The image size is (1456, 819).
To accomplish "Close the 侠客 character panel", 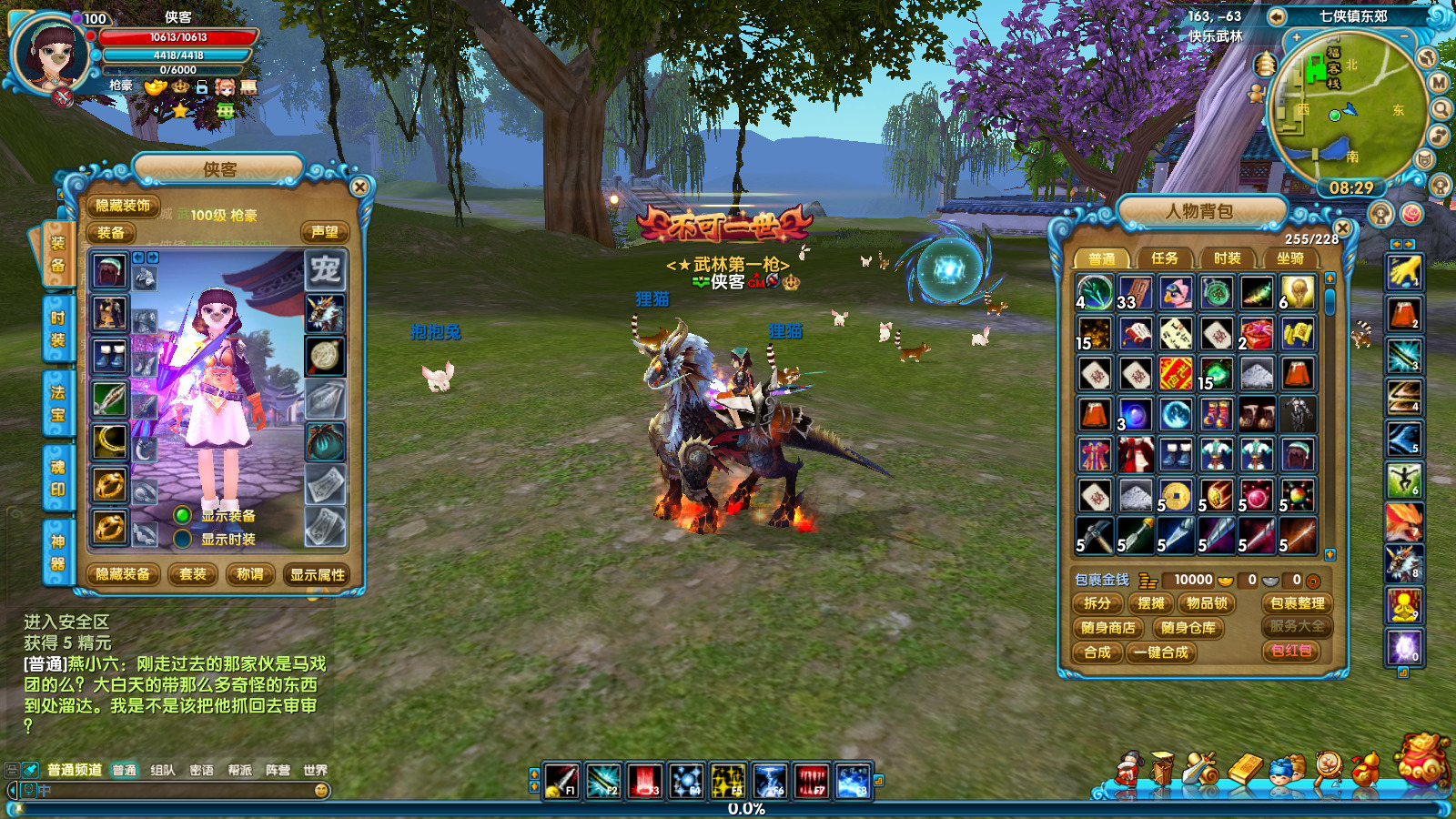I will click(x=359, y=187).
